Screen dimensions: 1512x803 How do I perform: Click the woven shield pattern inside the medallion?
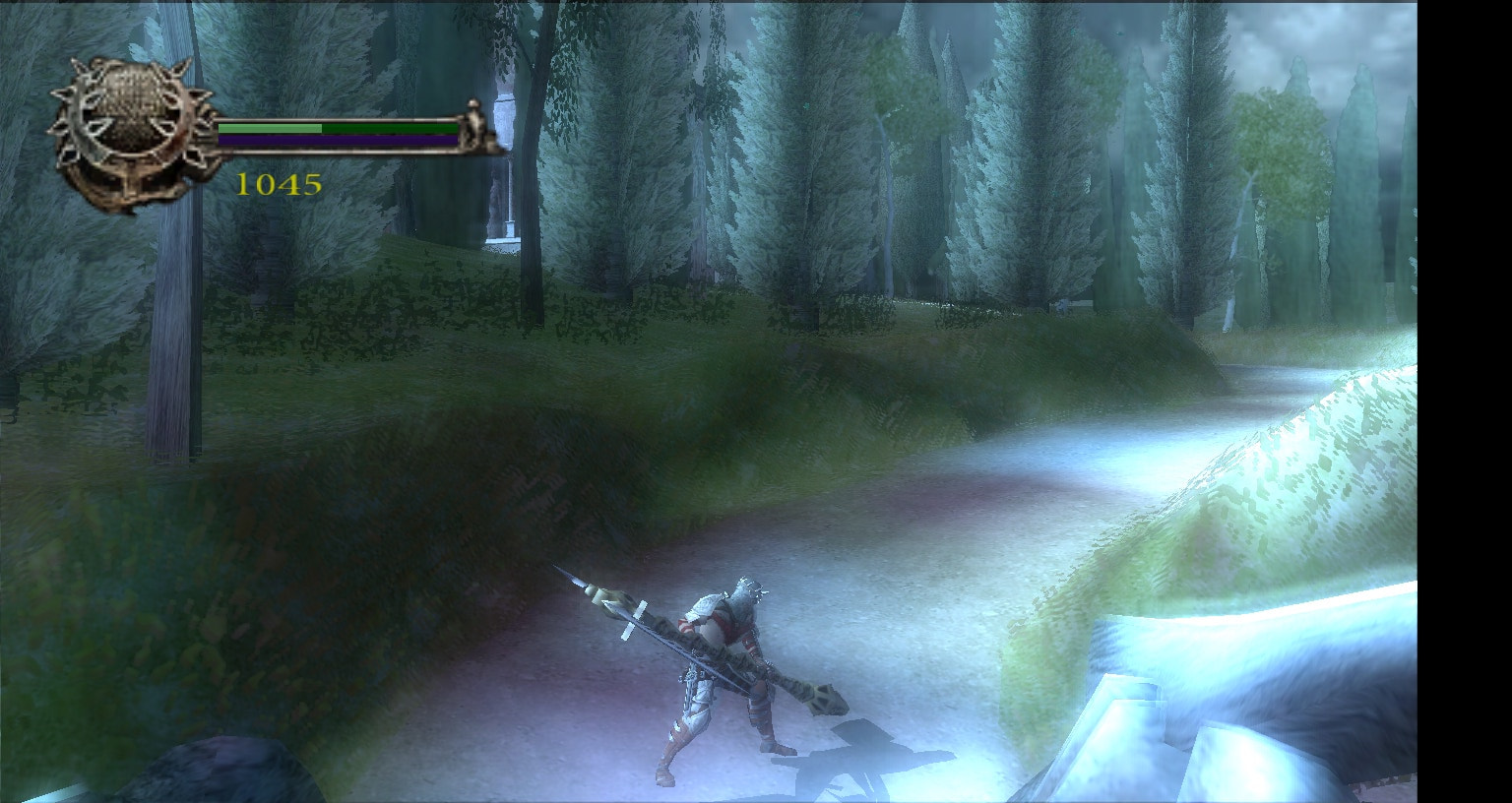click(129, 94)
